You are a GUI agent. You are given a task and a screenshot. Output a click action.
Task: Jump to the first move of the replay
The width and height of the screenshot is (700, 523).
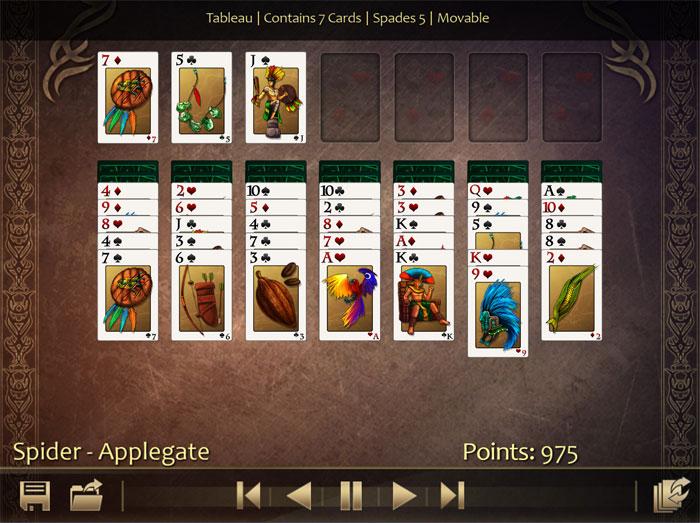[249, 495]
